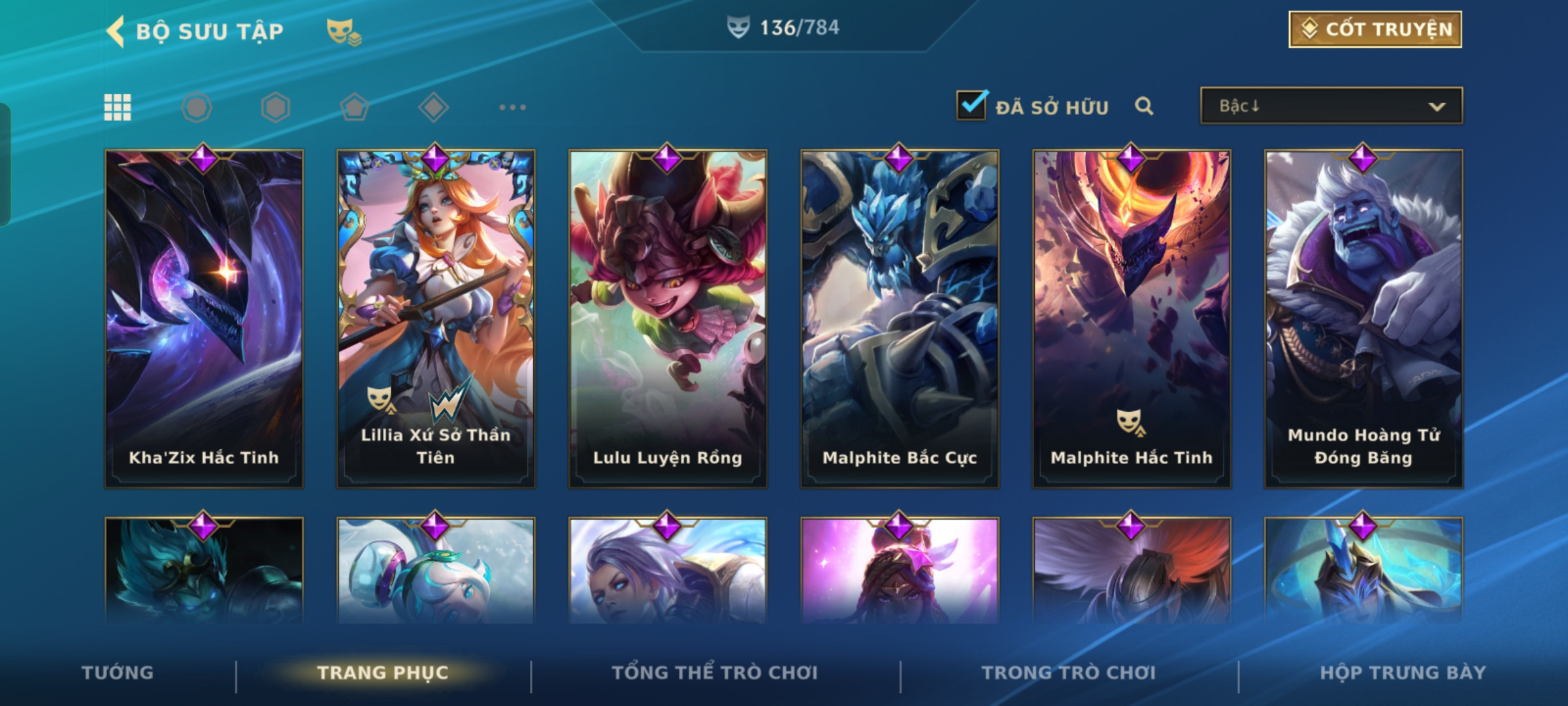Open the Cốt Truyện button
Viewport: 1568px width, 706px height.
coord(1375,29)
